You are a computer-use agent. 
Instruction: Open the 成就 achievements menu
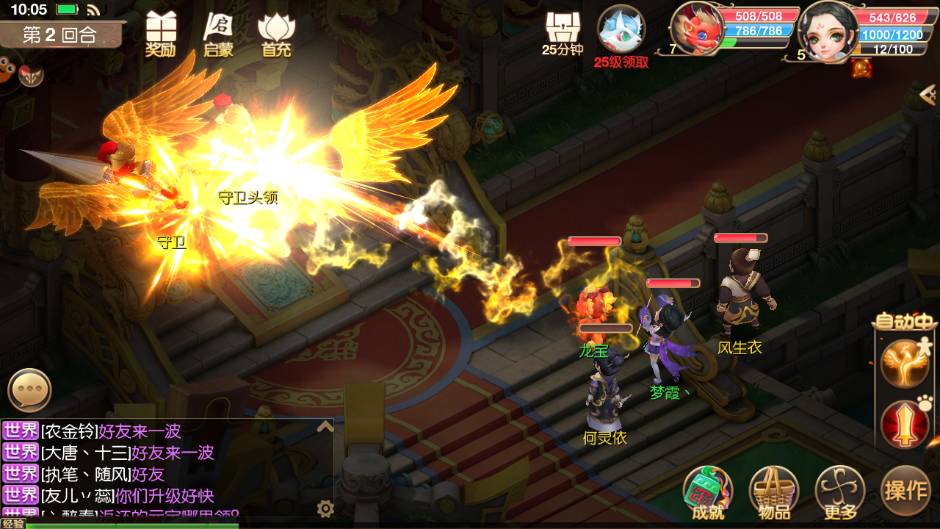pos(708,491)
